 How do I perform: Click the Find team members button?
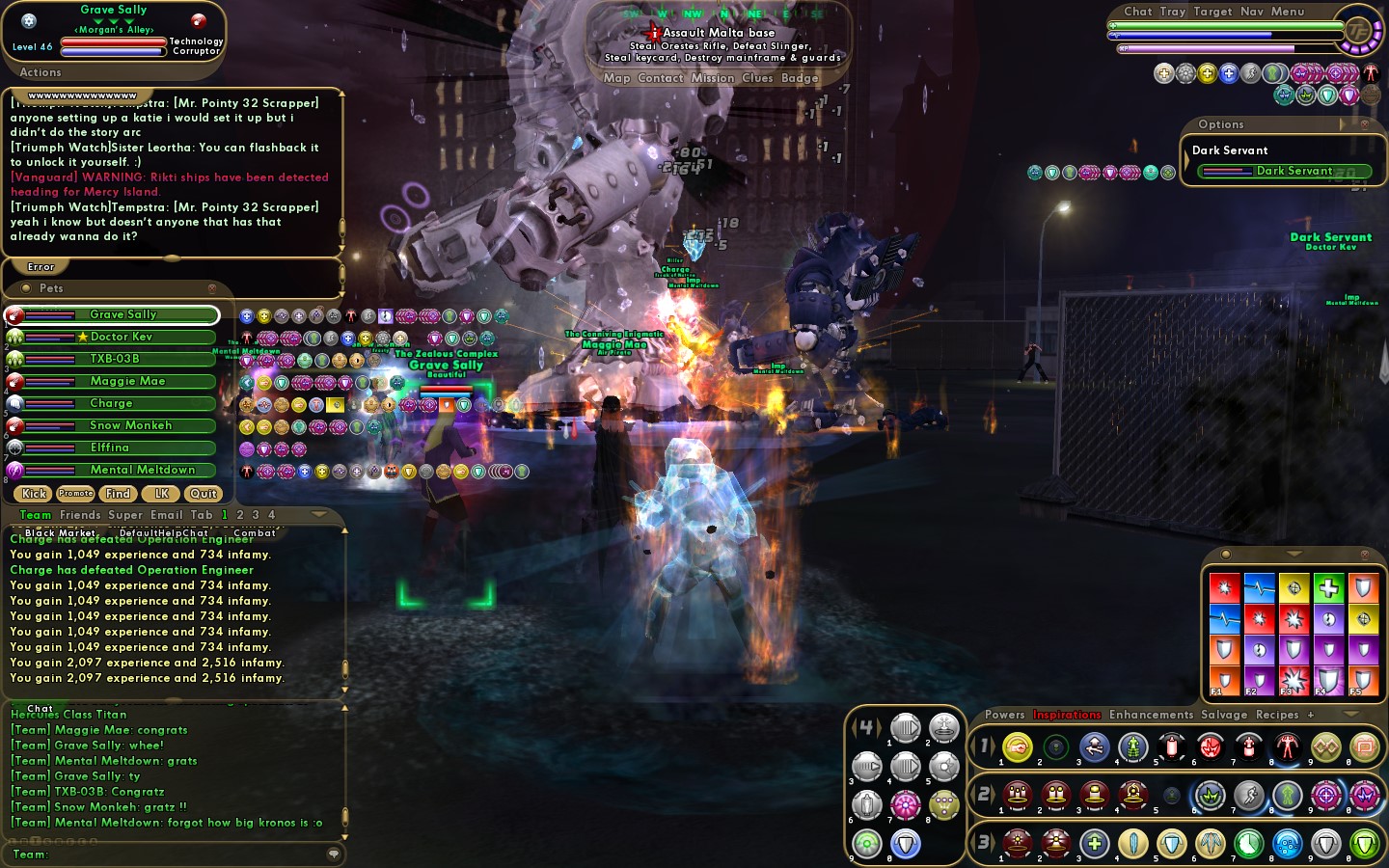[118, 494]
